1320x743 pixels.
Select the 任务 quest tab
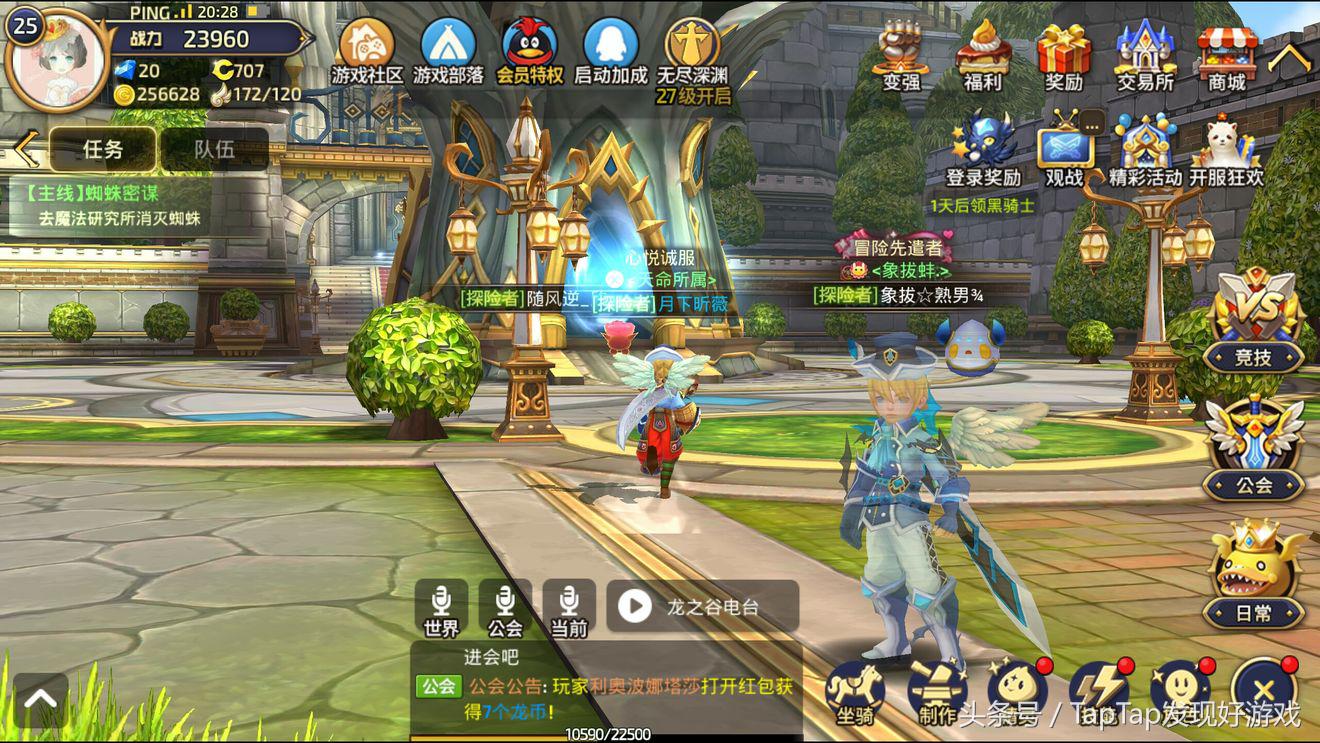pos(103,149)
